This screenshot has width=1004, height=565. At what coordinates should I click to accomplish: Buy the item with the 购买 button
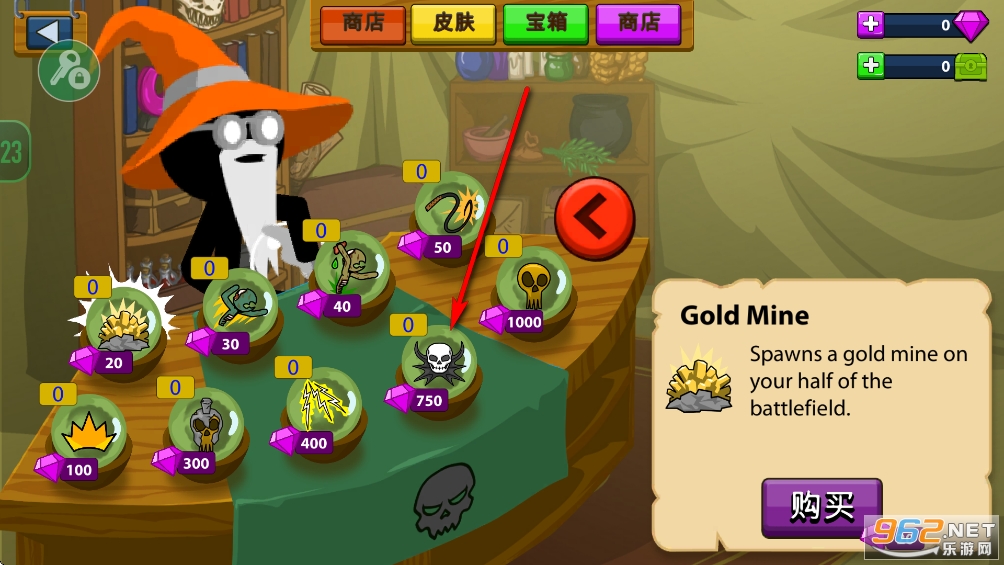(821, 506)
